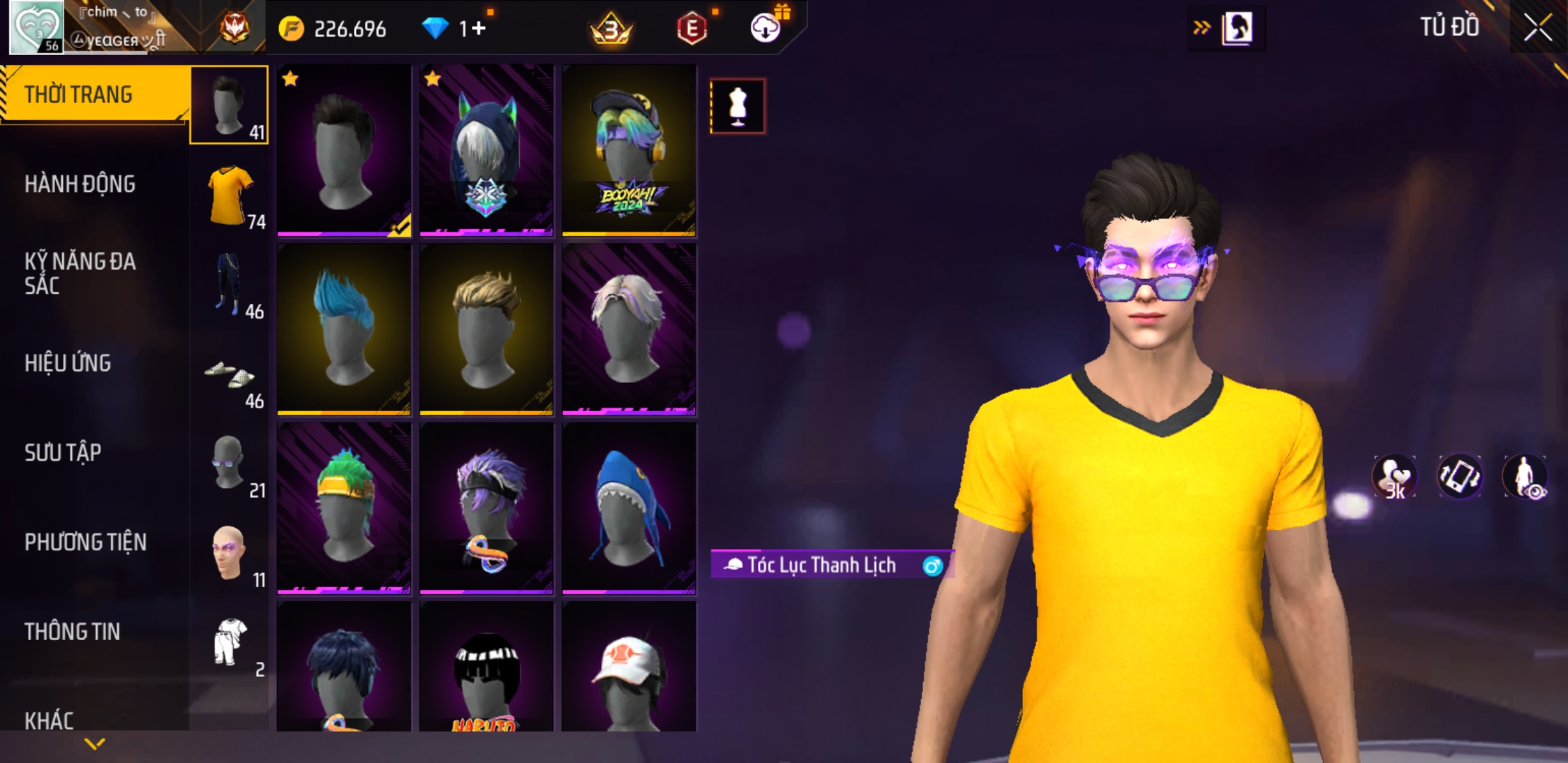Open the cloud download icon with gift

point(766,28)
